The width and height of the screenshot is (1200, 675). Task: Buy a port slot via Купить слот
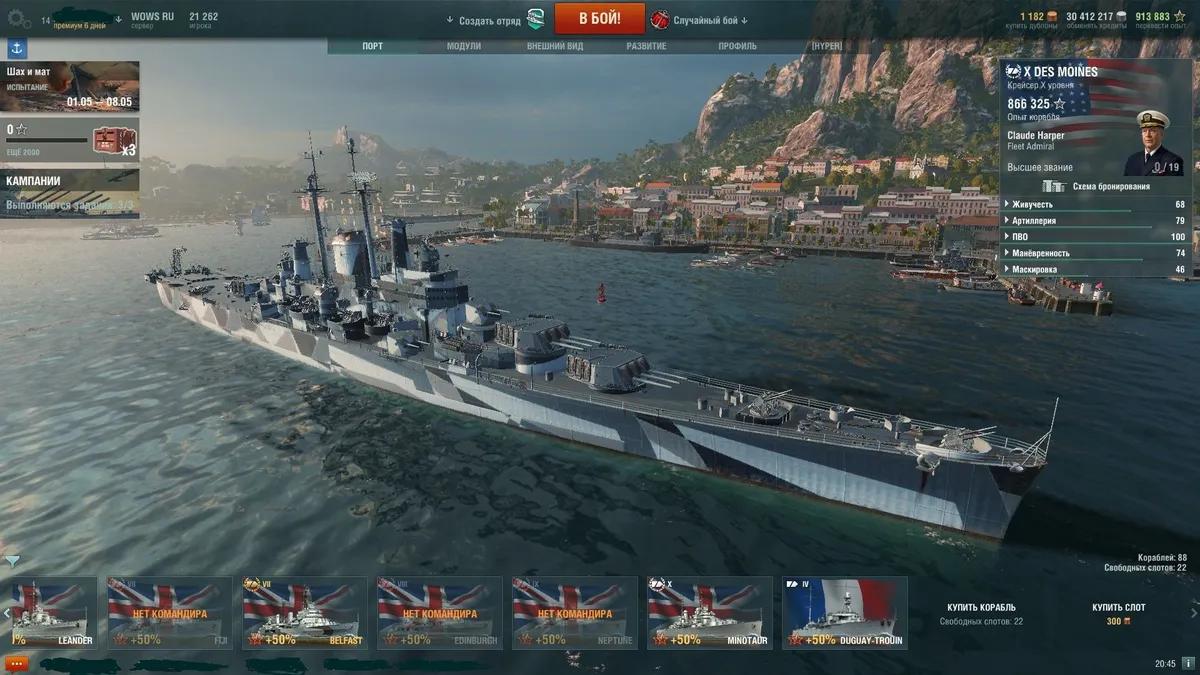coord(1118,608)
